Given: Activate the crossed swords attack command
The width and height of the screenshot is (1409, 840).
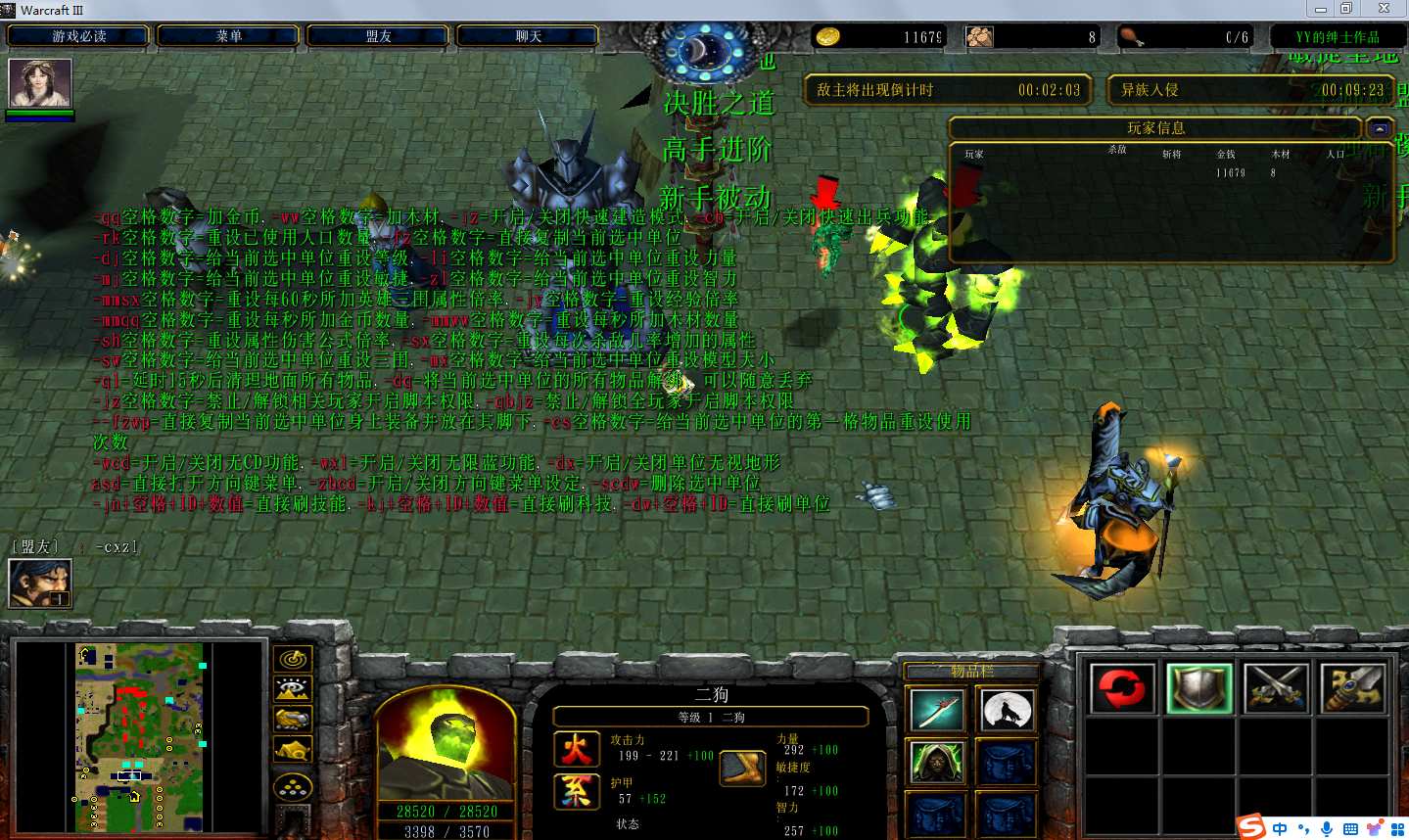Looking at the screenshot, I should pyautogui.click(x=1276, y=687).
